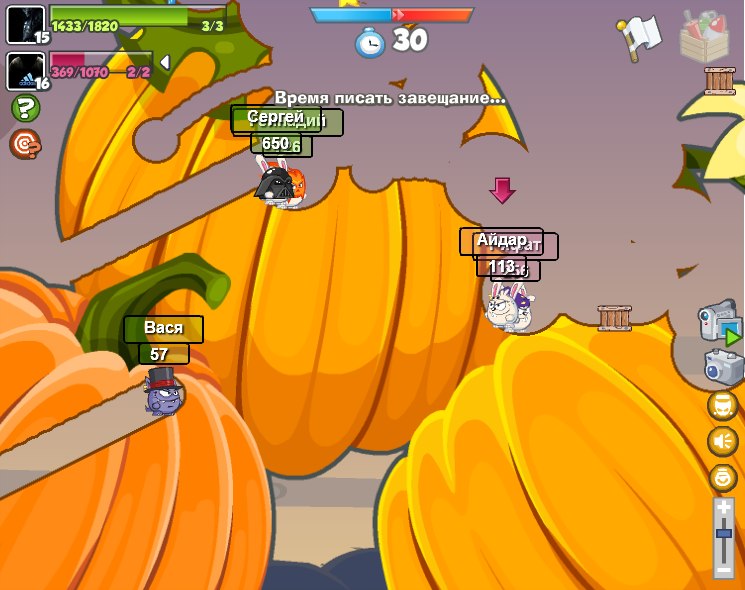745x590 pixels.
Task: Take a screenshot with the photo camera icon
Action: tap(722, 366)
